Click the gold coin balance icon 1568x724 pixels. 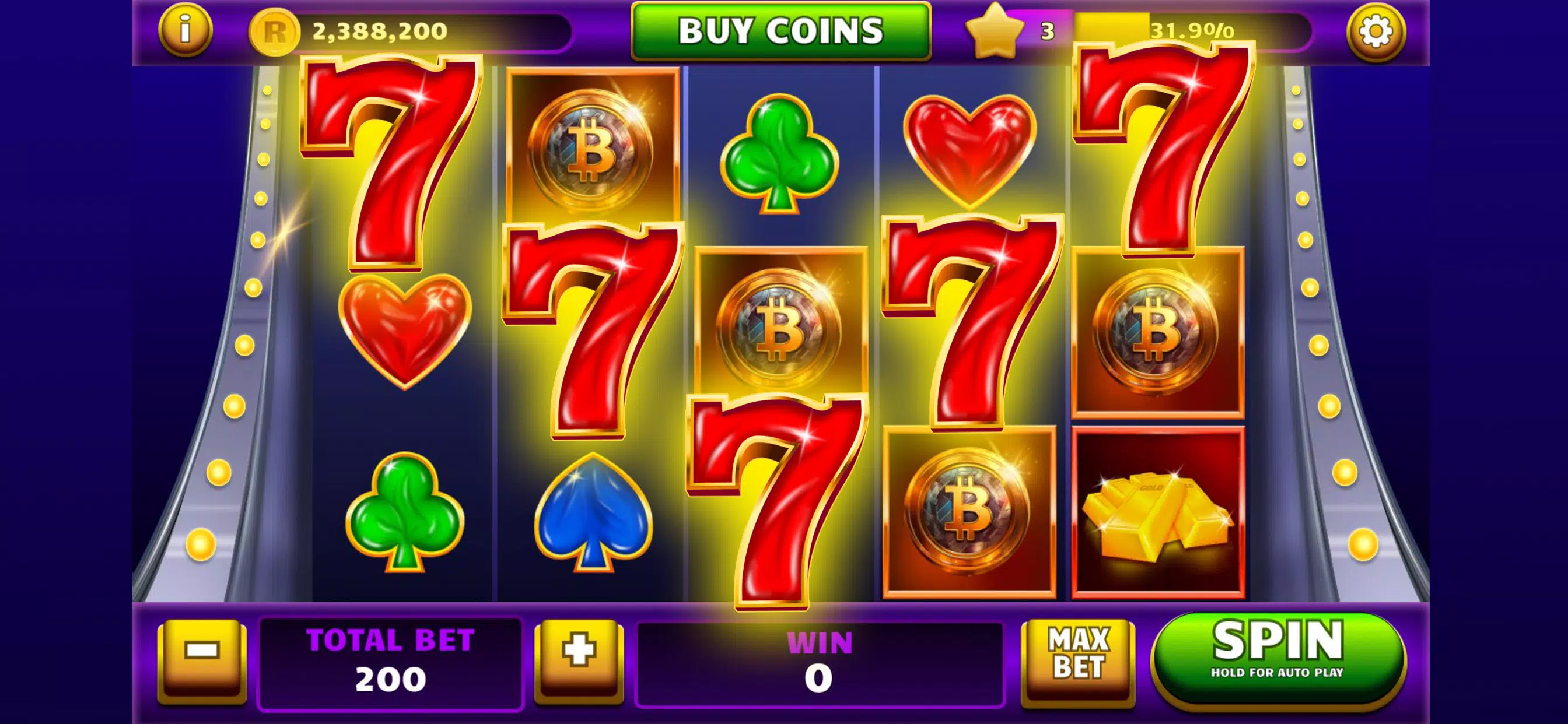coord(275,31)
